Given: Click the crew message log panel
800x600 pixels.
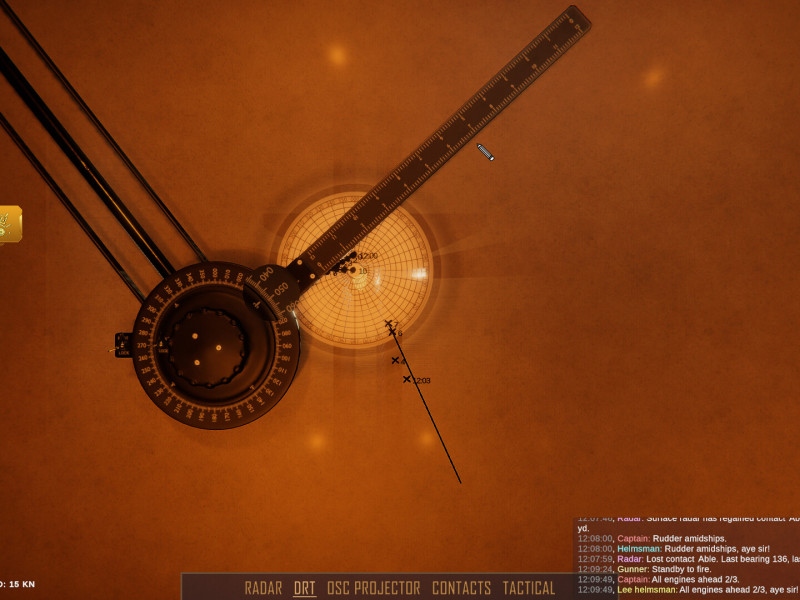Looking at the screenshot, I should pyautogui.click(x=688, y=558).
